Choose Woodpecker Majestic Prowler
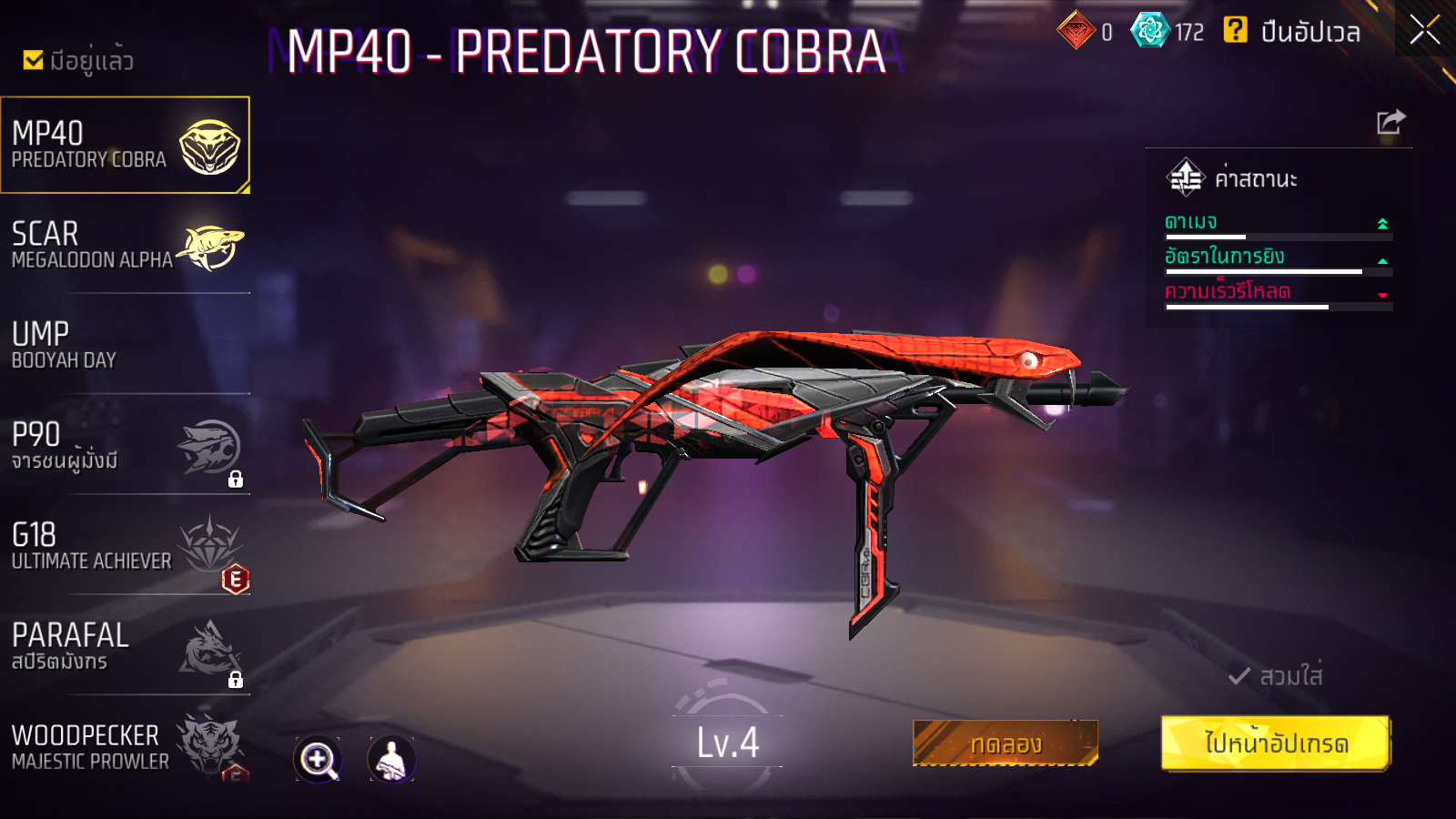1456x819 pixels. [125, 746]
